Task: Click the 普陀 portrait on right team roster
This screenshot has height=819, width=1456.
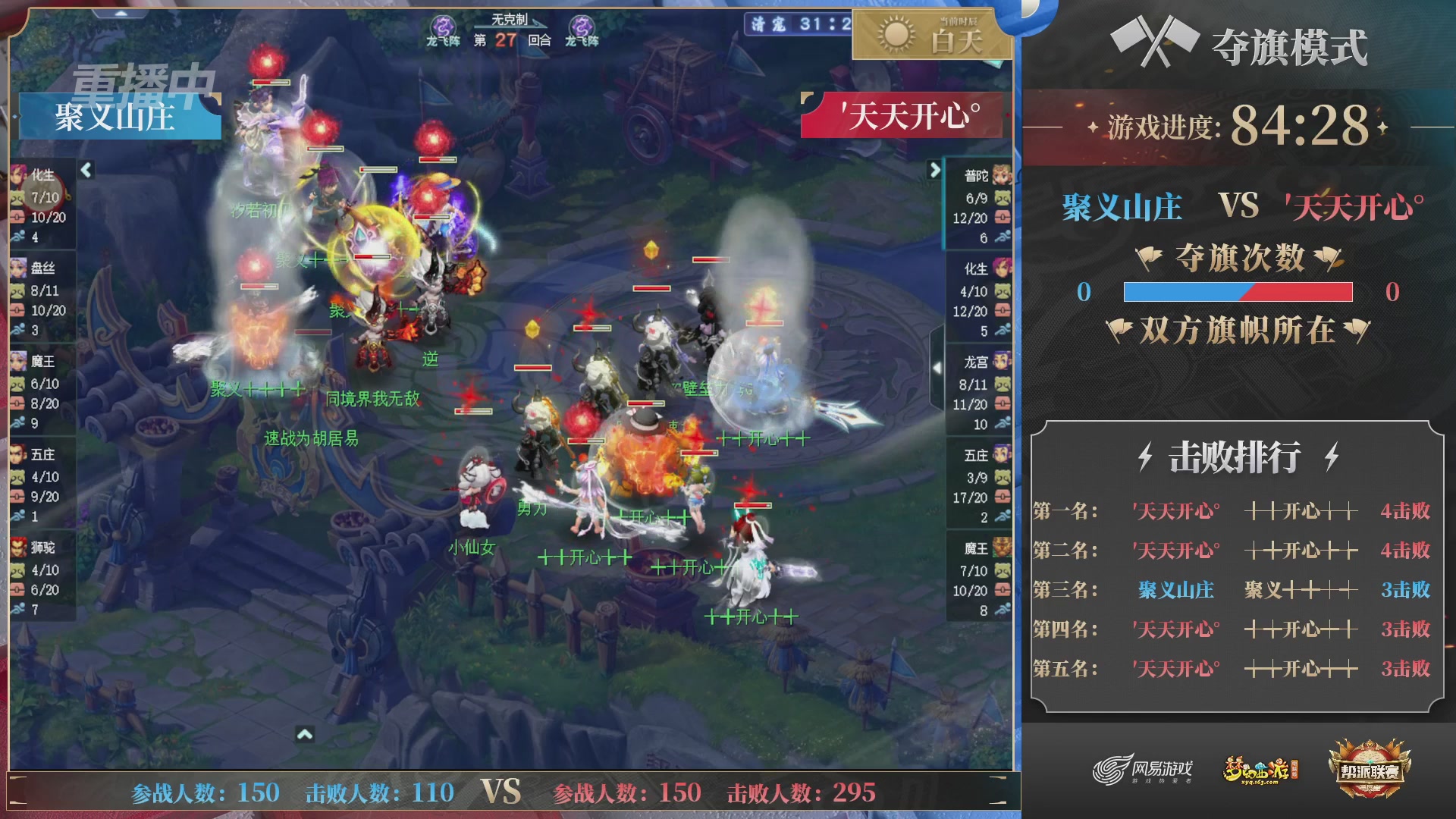Action: pyautogui.click(x=1001, y=174)
